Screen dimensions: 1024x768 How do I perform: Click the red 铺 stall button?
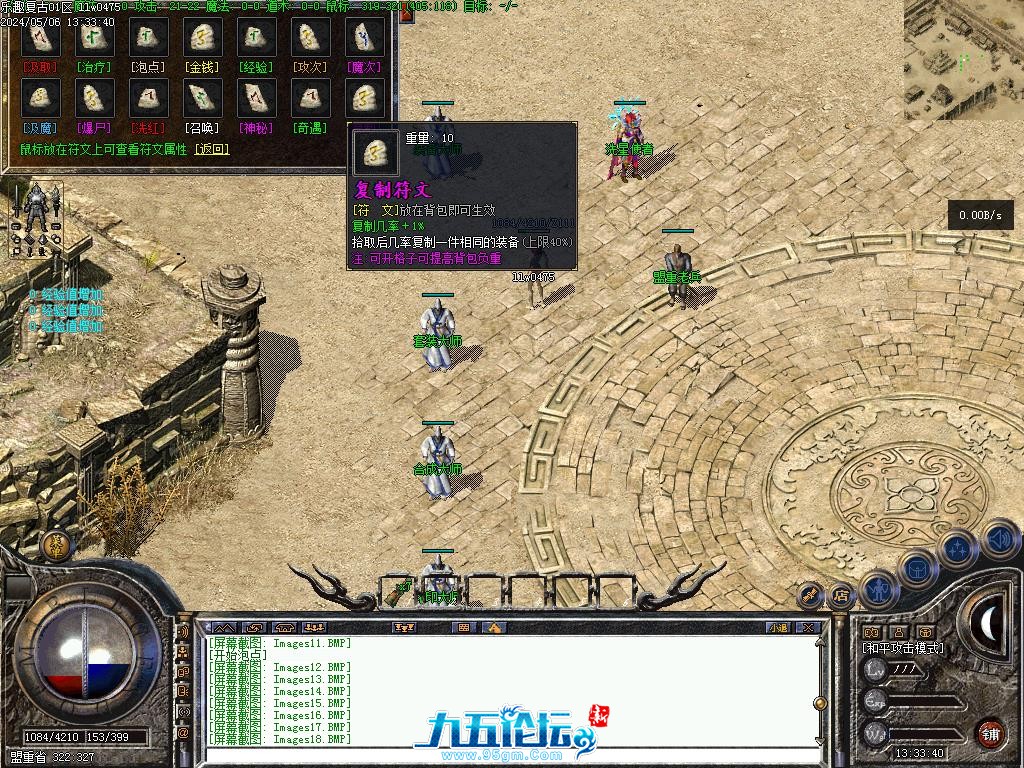tap(990, 732)
